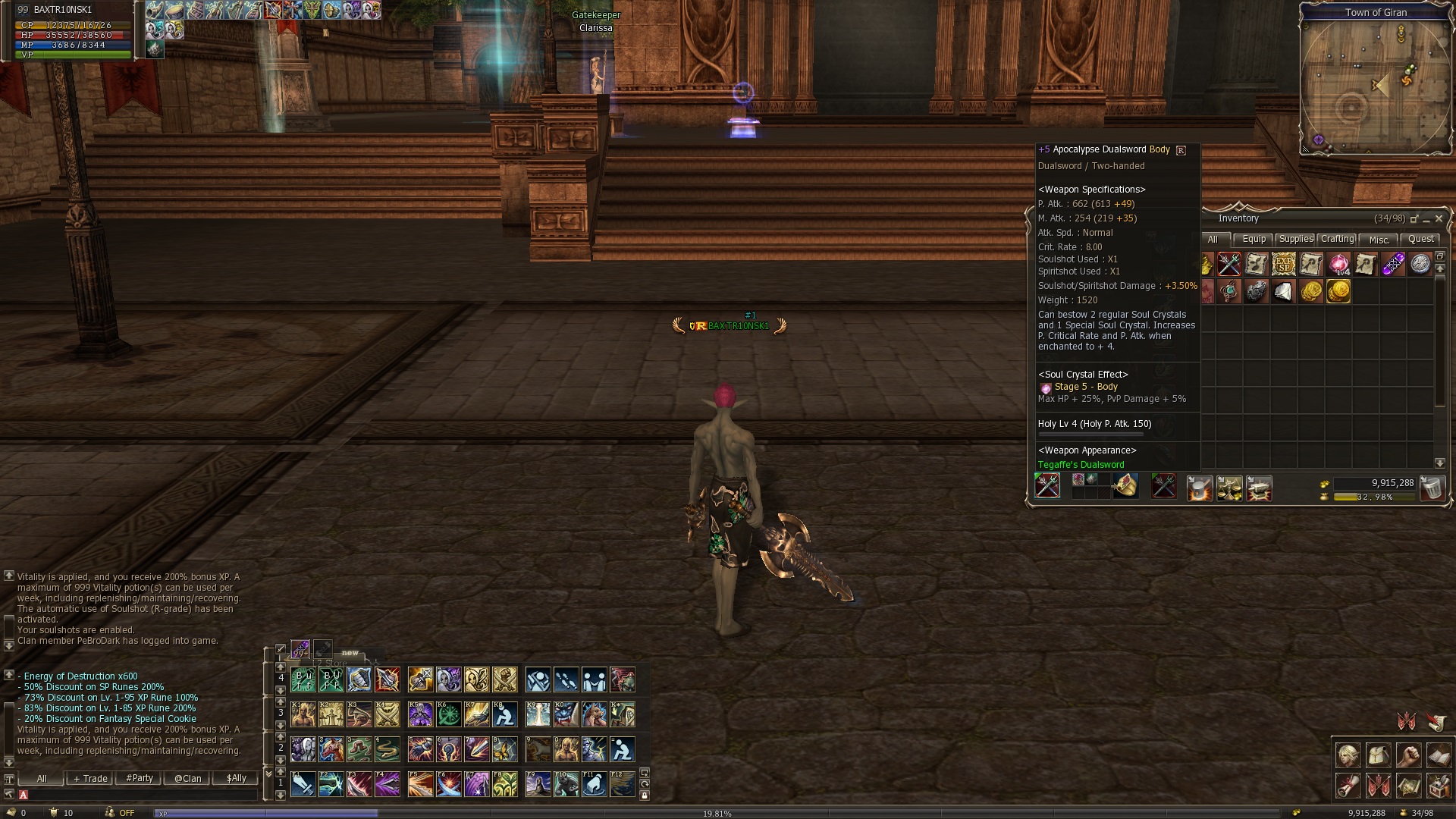Click the white gemstone inventory item
This screenshot has width=1456, height=819.
1283,292
